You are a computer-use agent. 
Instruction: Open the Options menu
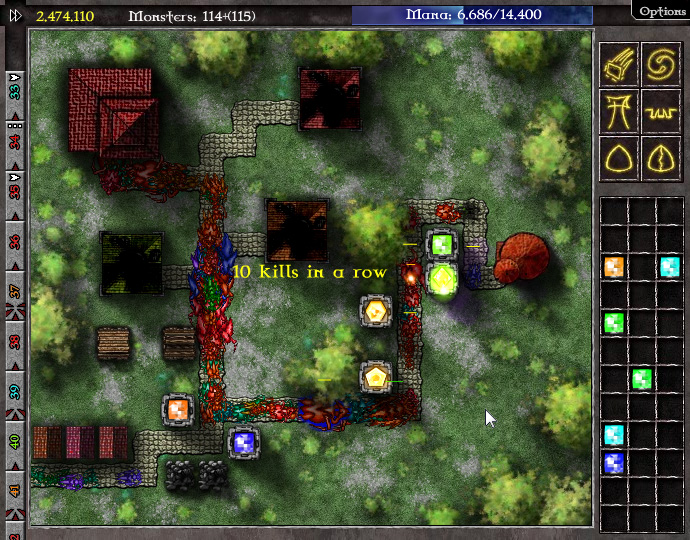pos(662,11)
